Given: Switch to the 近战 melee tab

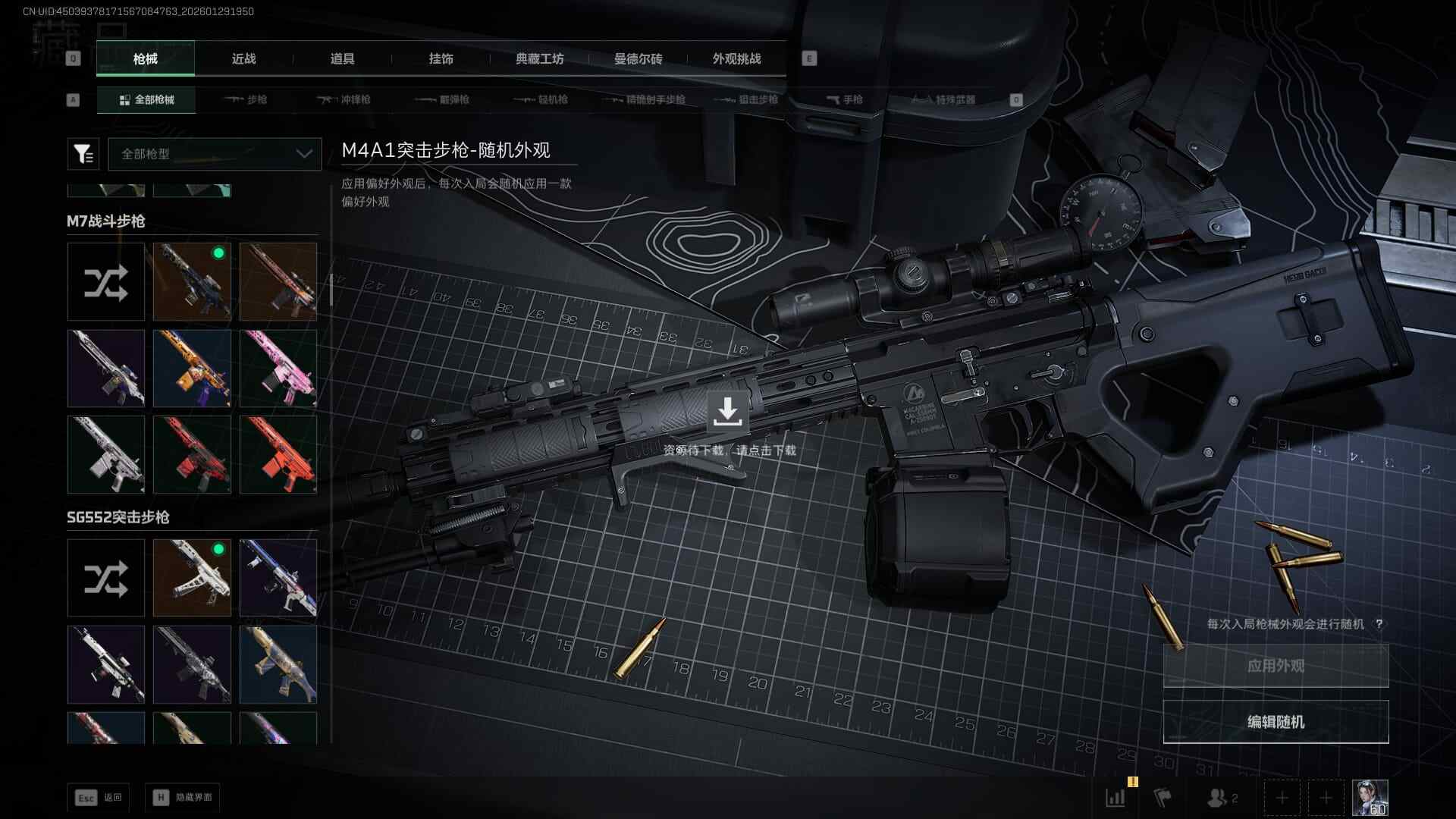Looking at the screenshot, I should point(243,59).
